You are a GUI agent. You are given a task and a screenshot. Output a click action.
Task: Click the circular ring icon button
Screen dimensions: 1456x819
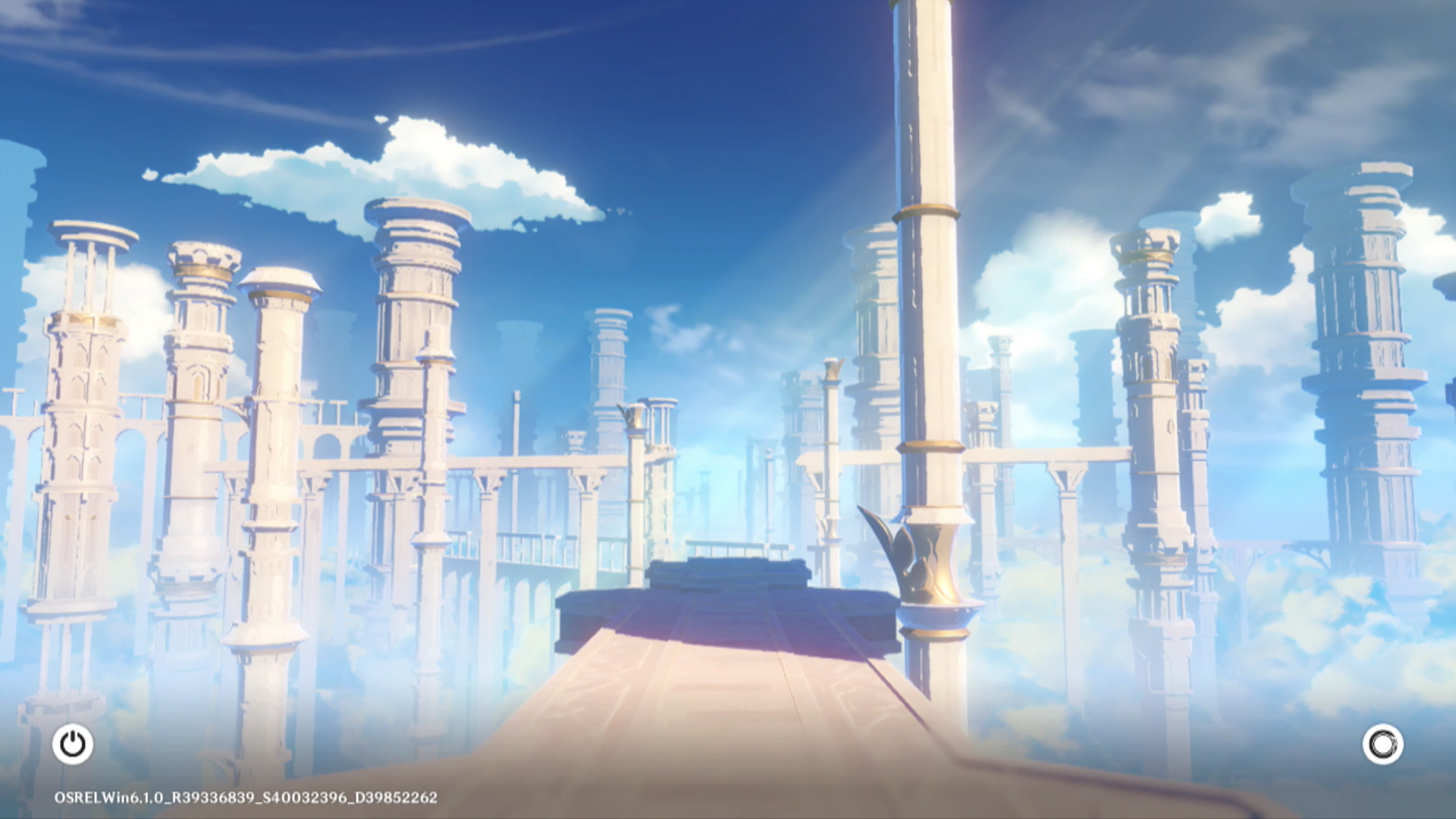1382,744
